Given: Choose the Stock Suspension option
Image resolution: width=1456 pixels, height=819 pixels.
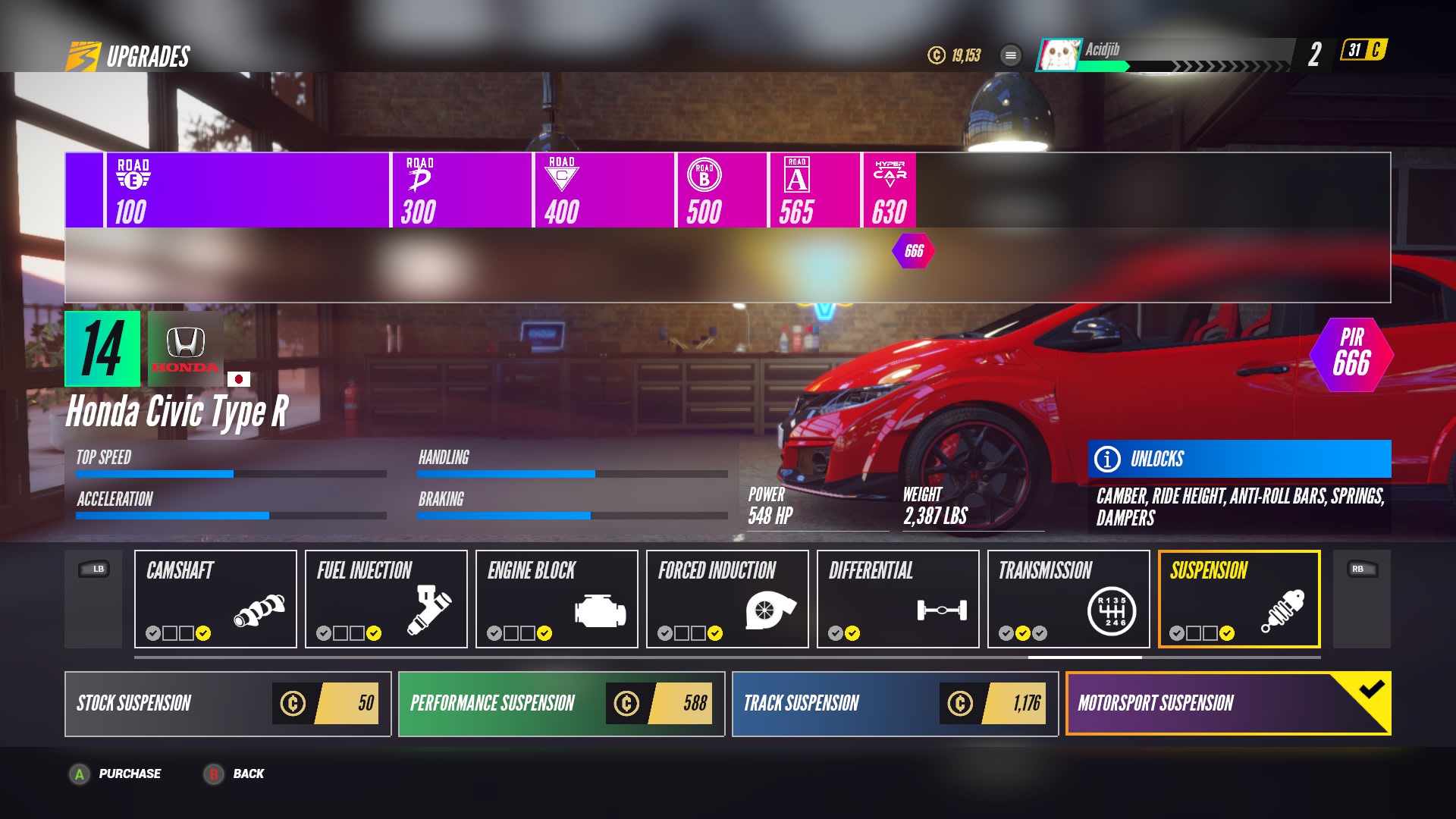Looking at the screenshot, I should coord(227,704).
